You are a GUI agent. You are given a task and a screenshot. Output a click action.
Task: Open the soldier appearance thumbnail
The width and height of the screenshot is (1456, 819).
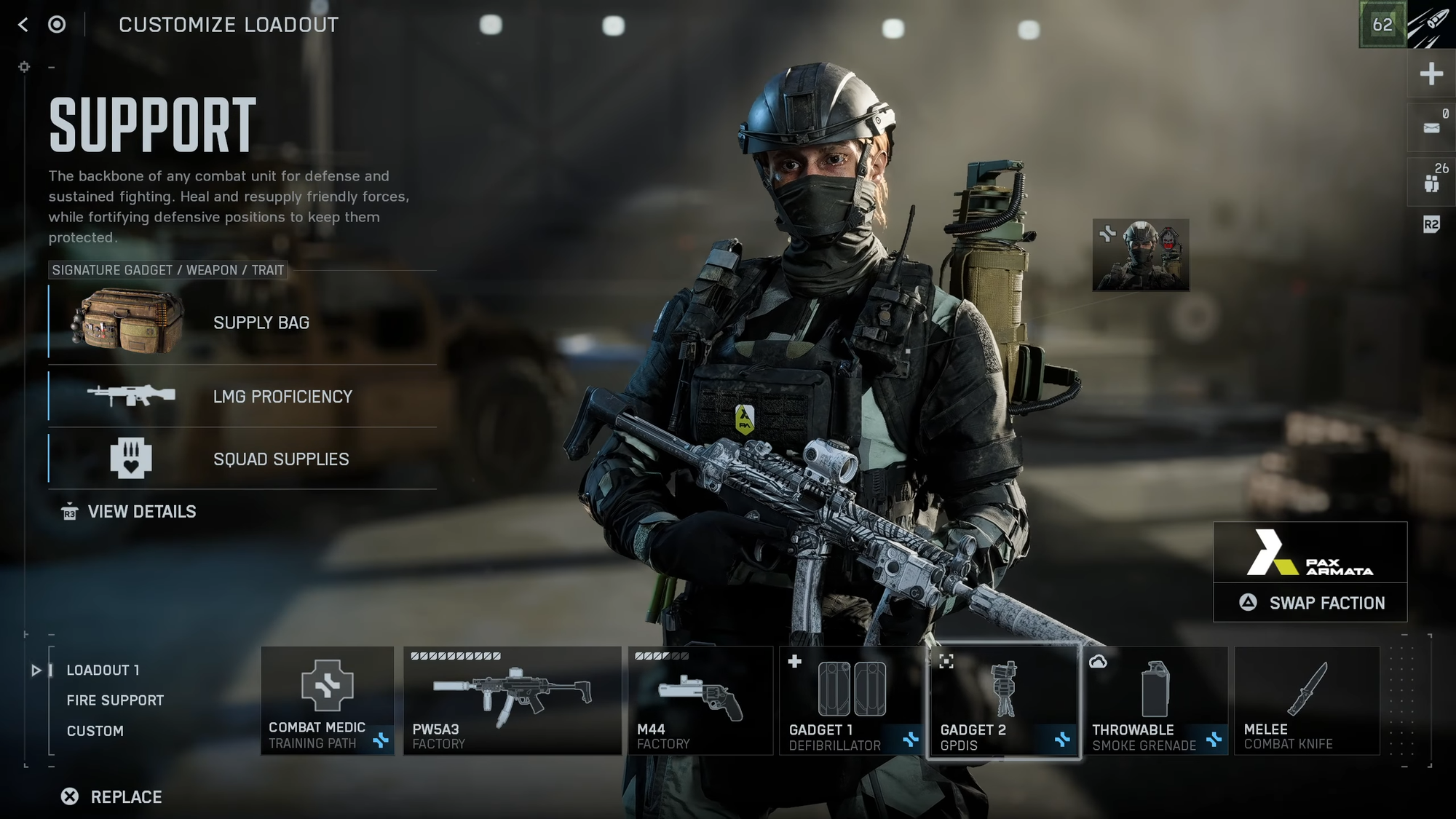click(1141, 256)
